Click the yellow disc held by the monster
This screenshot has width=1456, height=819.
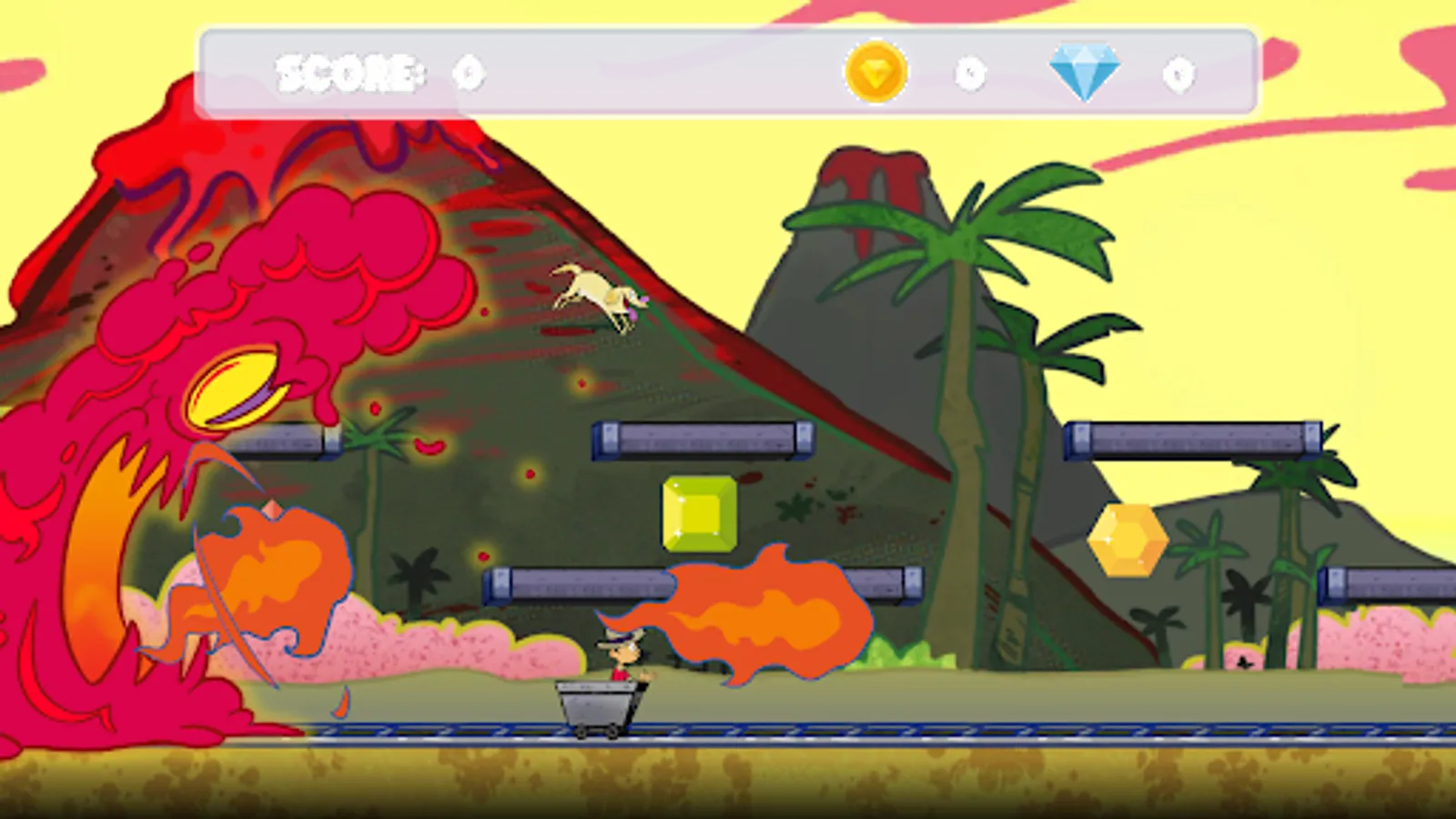pyautogui.click(x=235, y=387)
